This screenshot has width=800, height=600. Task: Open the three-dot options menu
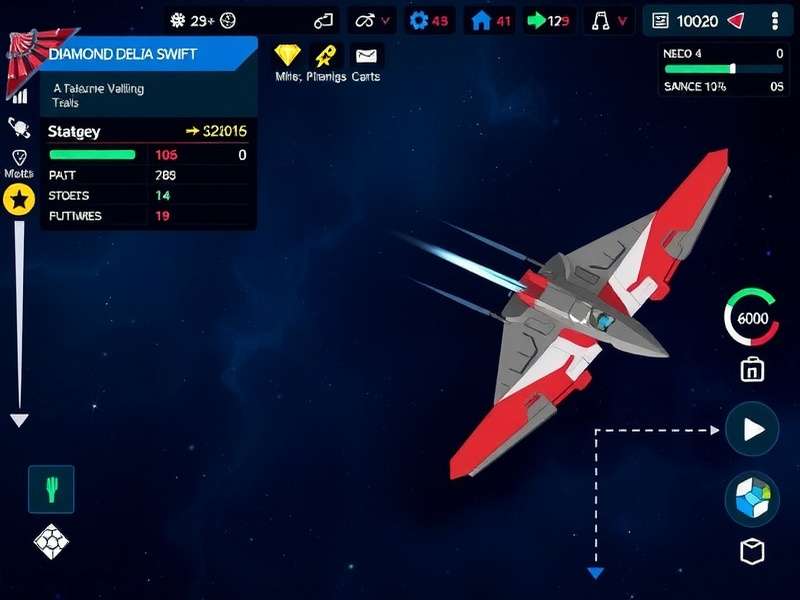click(775, 20)
